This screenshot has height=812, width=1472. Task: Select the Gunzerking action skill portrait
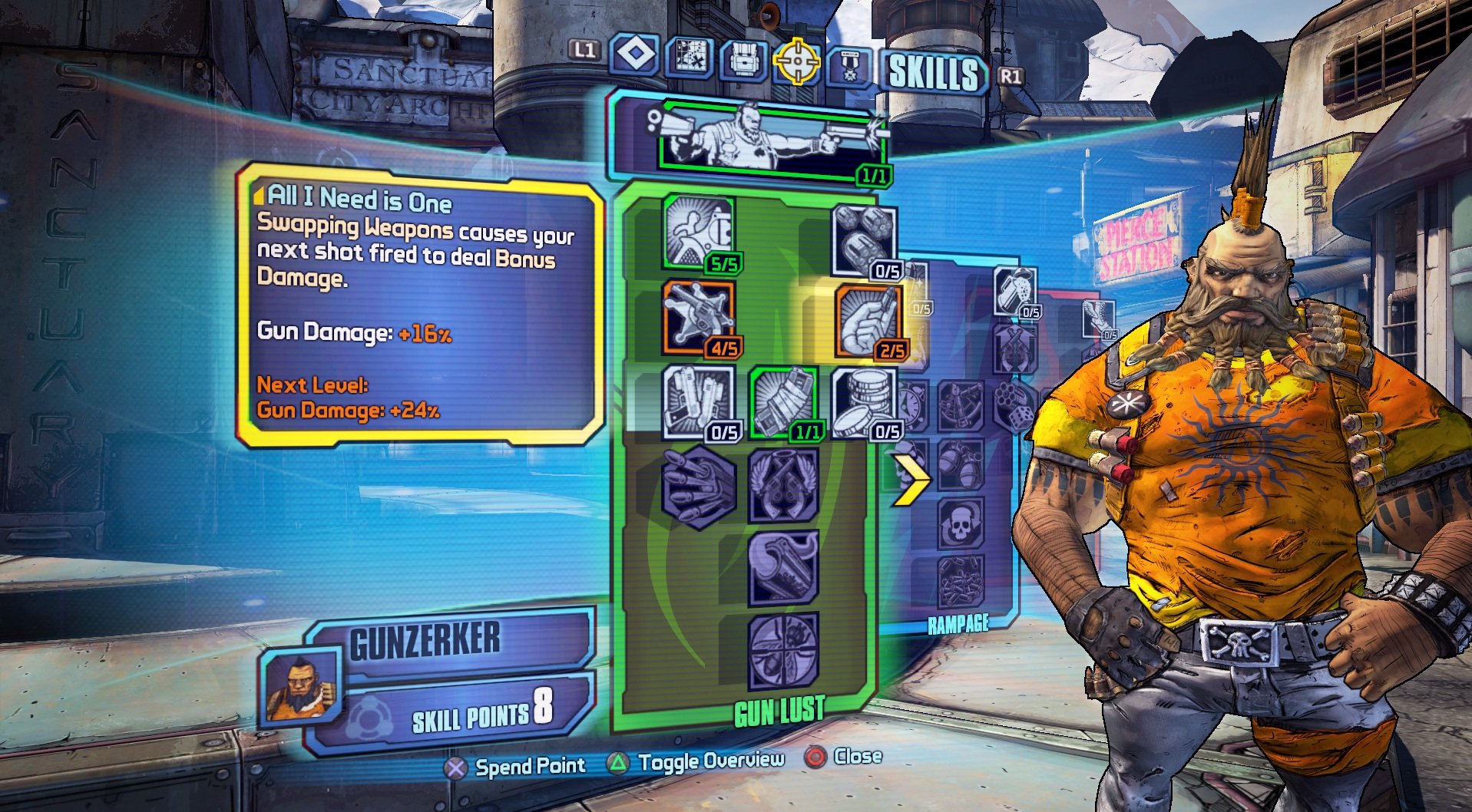pyautogui.click(x=772, y=140)
